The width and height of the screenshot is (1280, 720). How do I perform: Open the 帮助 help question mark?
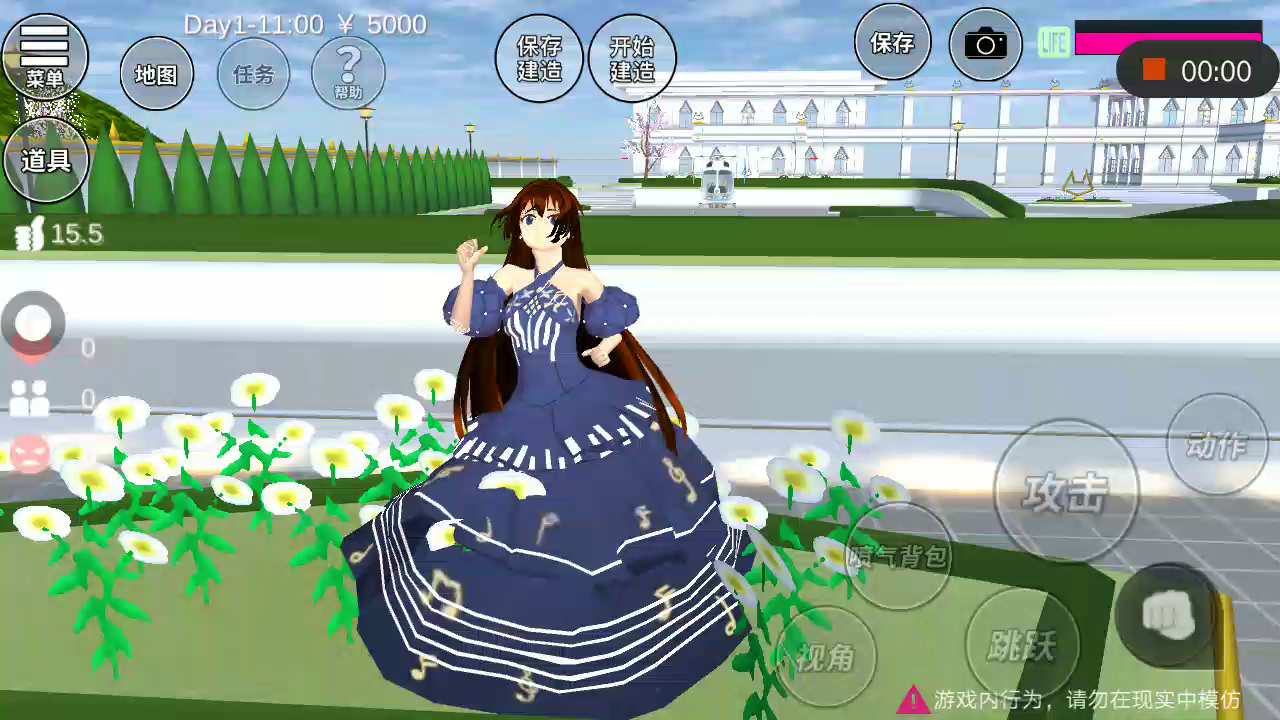coord(348,72)
